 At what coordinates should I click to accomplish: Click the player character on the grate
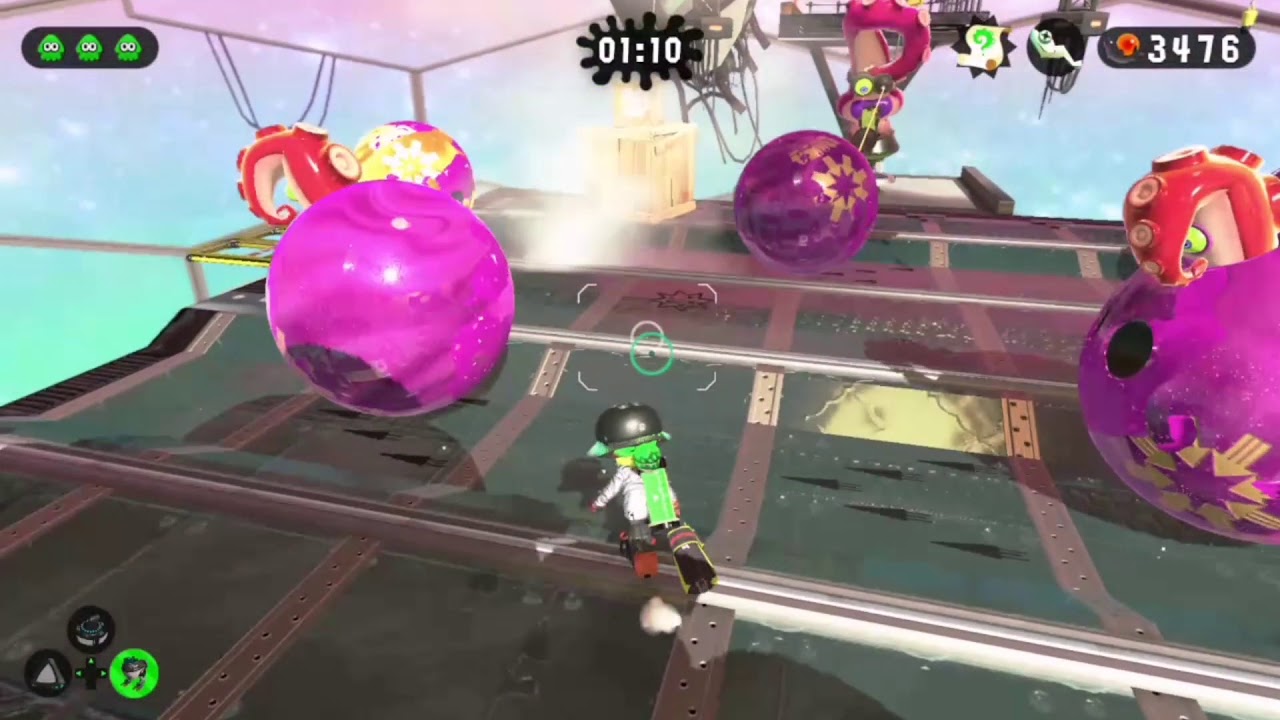640,490
